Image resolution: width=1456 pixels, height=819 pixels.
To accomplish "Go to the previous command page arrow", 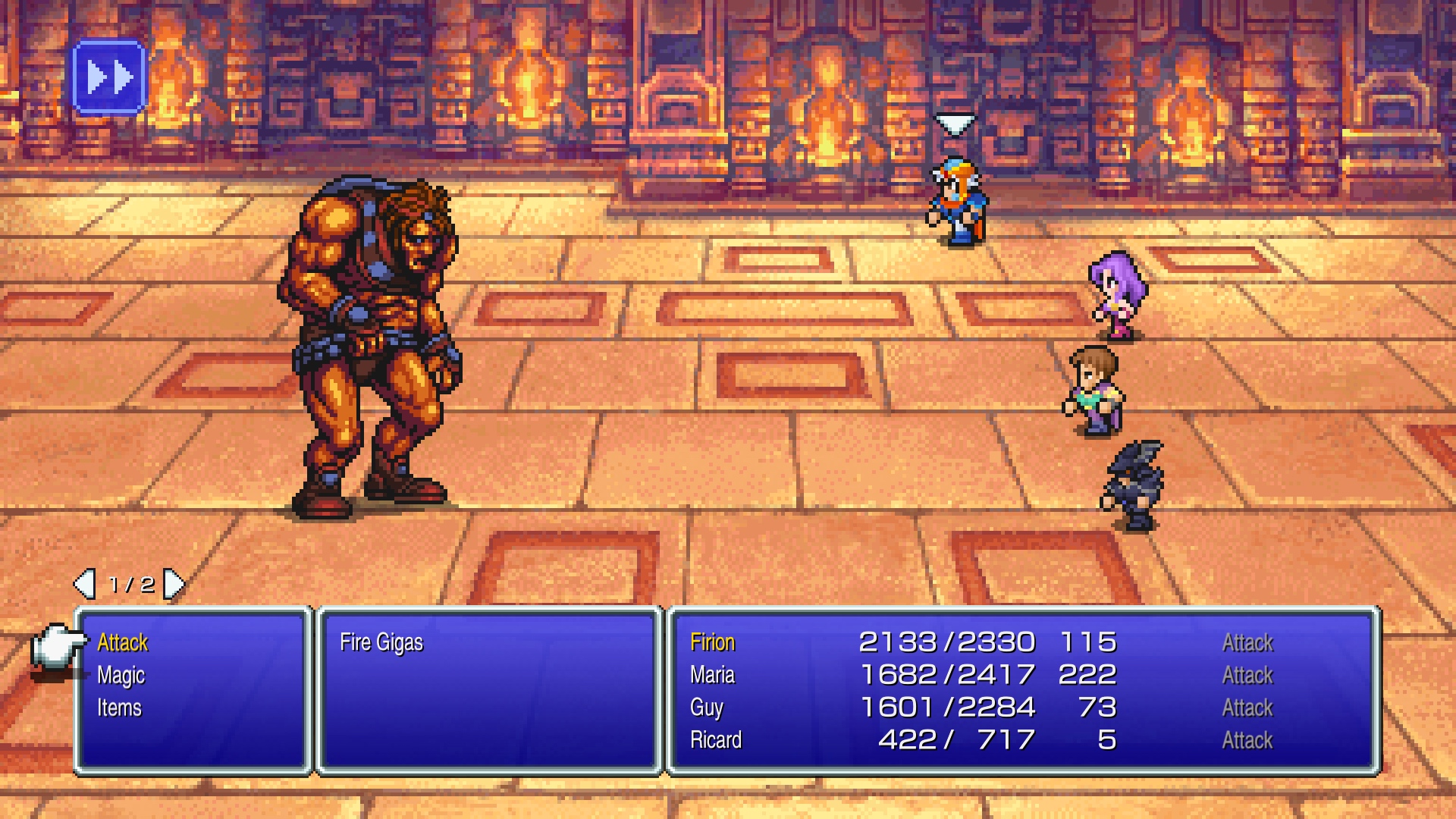I will click(x=84, y=584).
